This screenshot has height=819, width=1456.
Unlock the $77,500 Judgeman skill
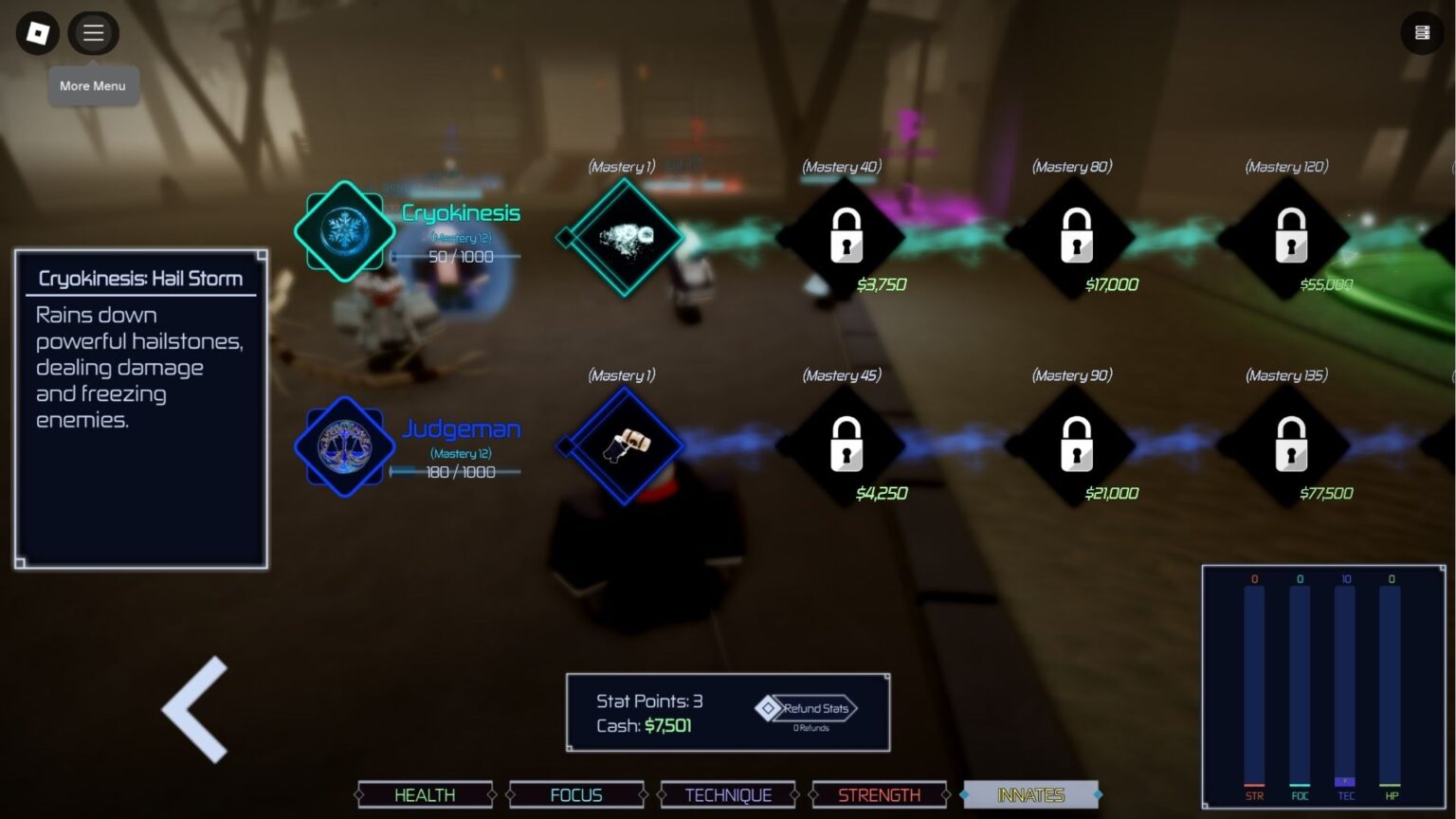click(1290, 445)
